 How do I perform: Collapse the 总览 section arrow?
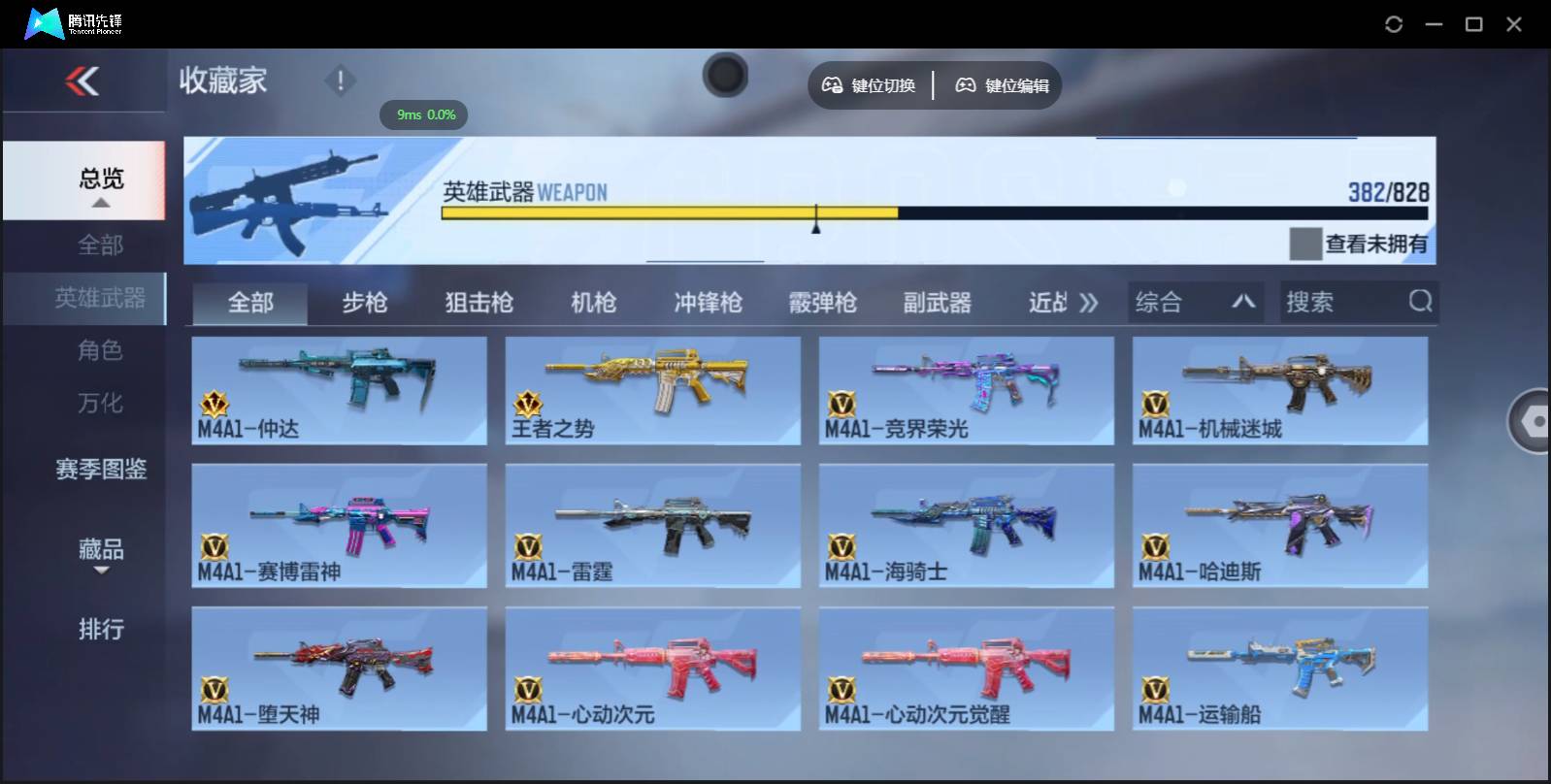click(100, 202)
